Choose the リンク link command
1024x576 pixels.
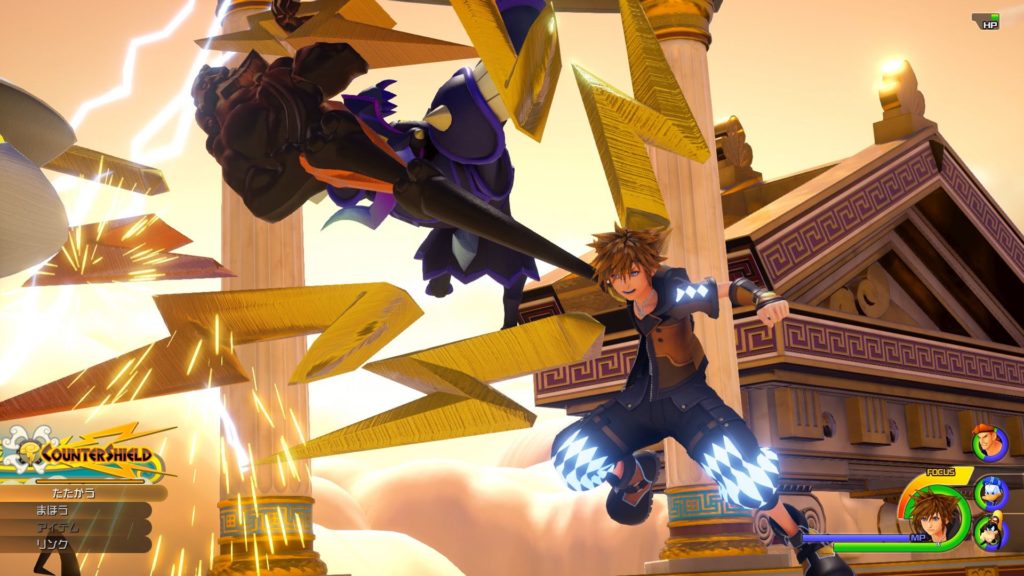50,544
